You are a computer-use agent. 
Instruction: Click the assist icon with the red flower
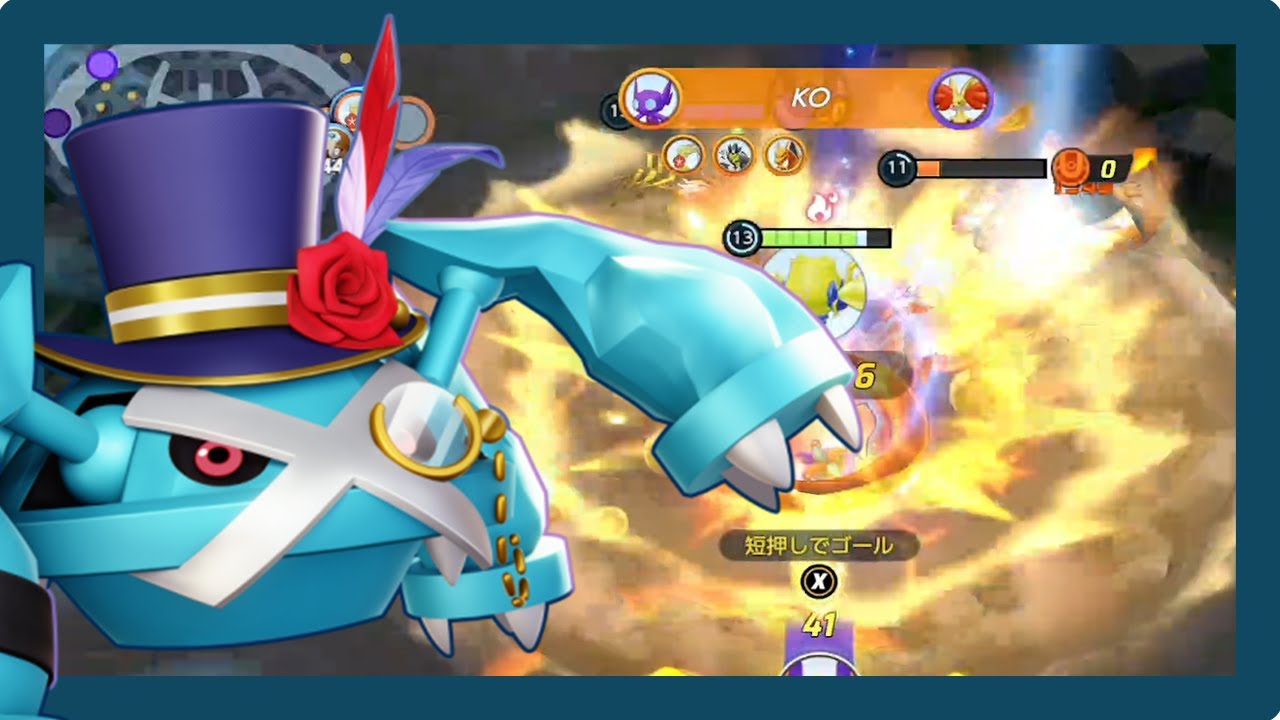tap(683, 155)
